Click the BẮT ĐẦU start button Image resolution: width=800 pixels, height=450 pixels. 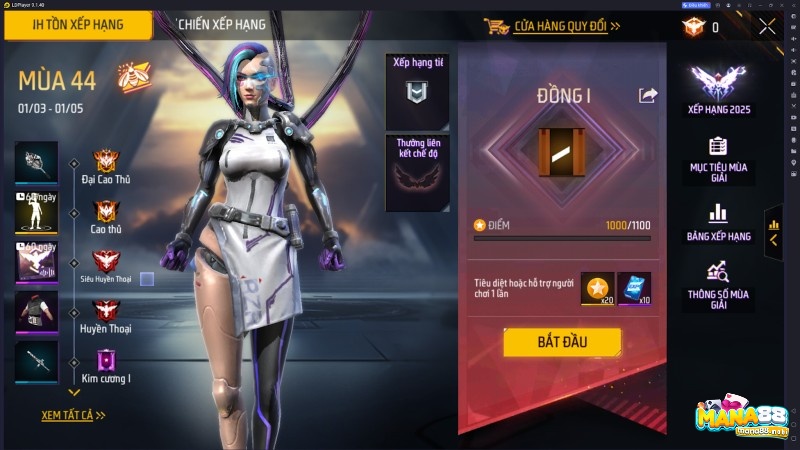[x=561, y=342]
